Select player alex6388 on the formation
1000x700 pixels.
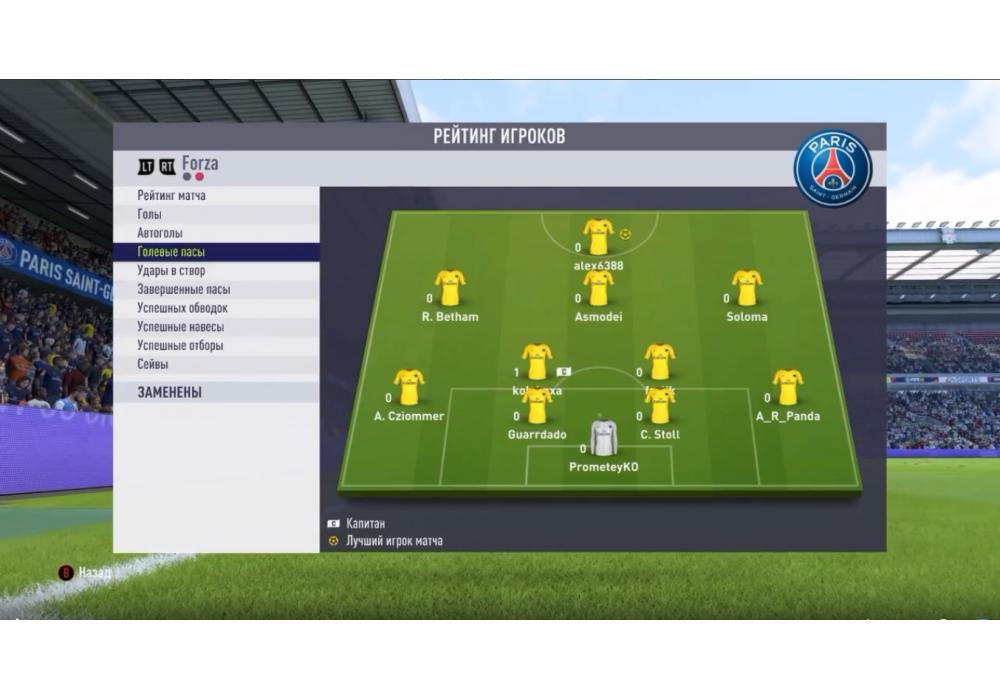[598, 237]
